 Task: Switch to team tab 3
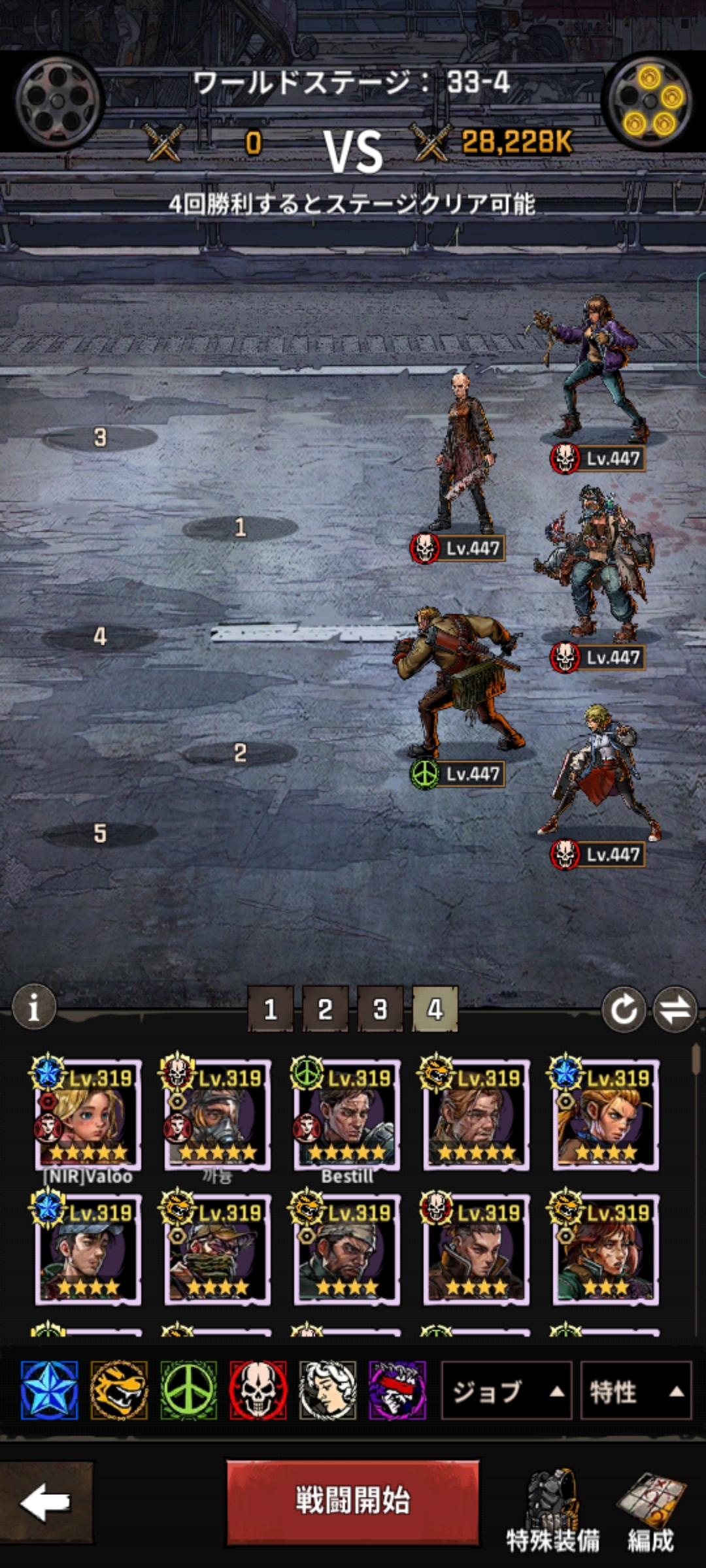pyautogui.click(x=380, y=1009)
